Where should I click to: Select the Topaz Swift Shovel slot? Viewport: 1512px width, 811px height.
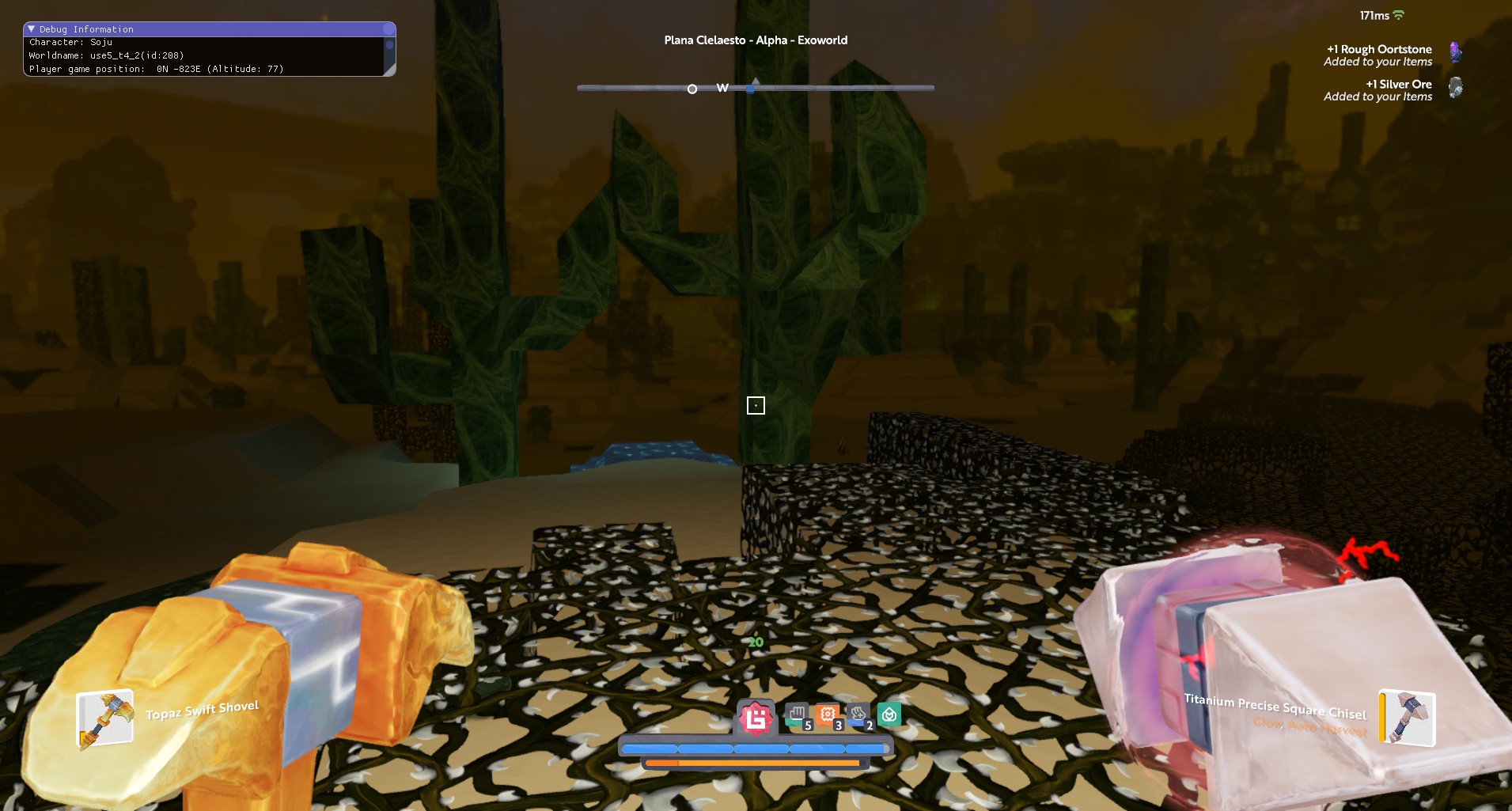104,719
